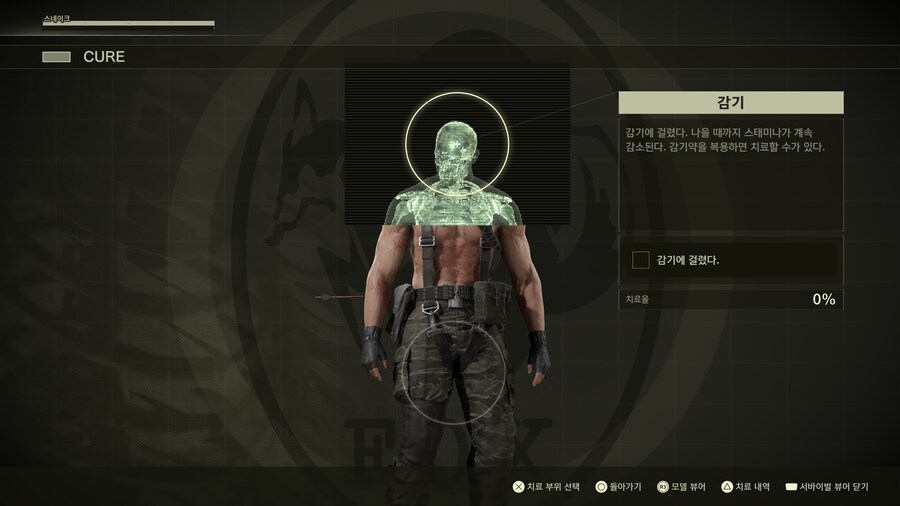The image size is (900, 506).
Task: Select the head treatment area circle
Action: point(456,144)
